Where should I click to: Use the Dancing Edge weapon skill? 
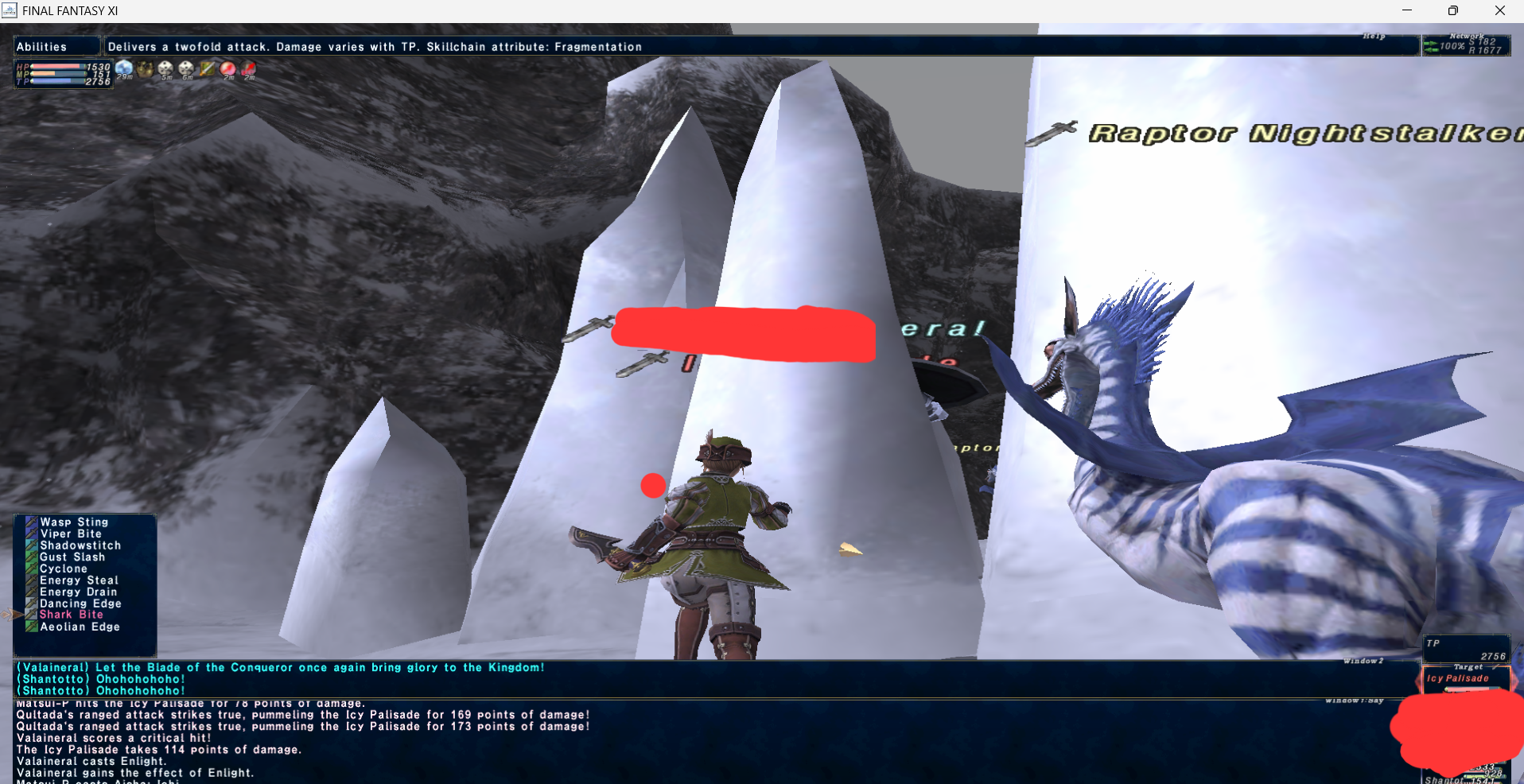pos(80,604)
